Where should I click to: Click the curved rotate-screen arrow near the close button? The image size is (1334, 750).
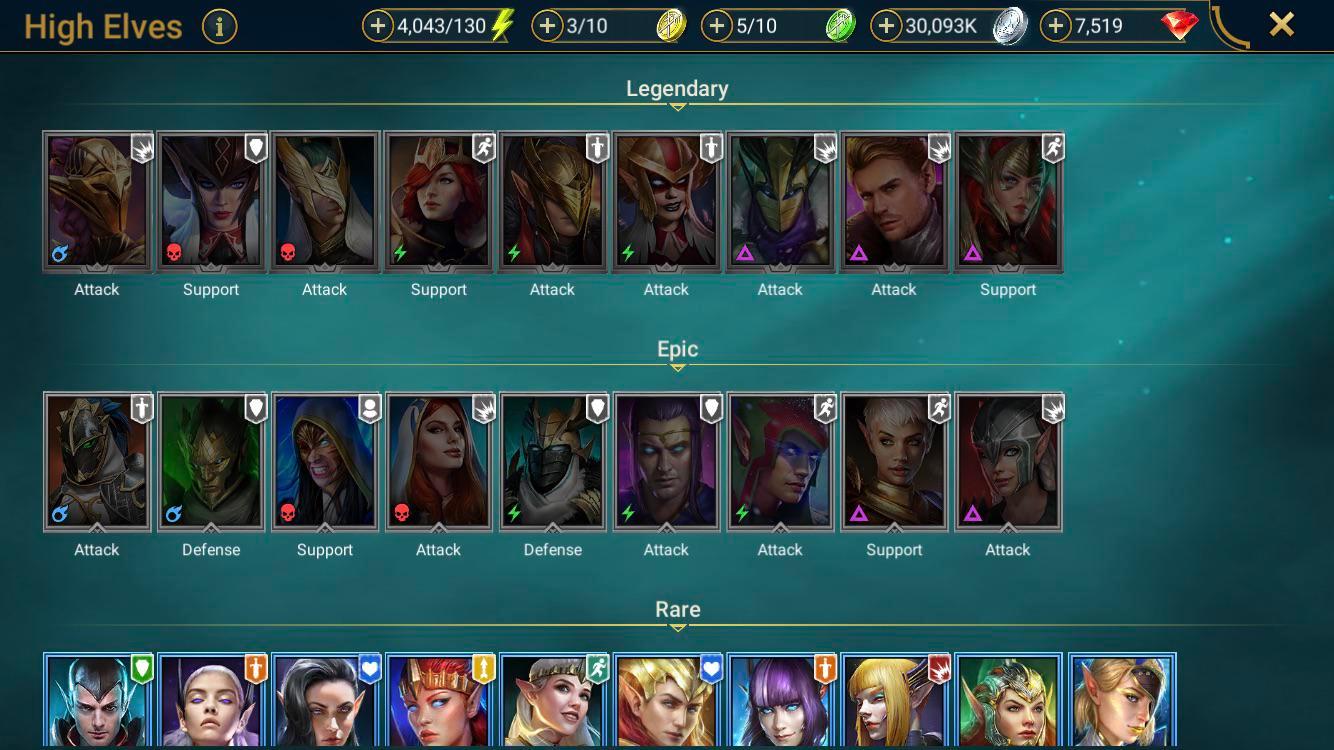1225,26
